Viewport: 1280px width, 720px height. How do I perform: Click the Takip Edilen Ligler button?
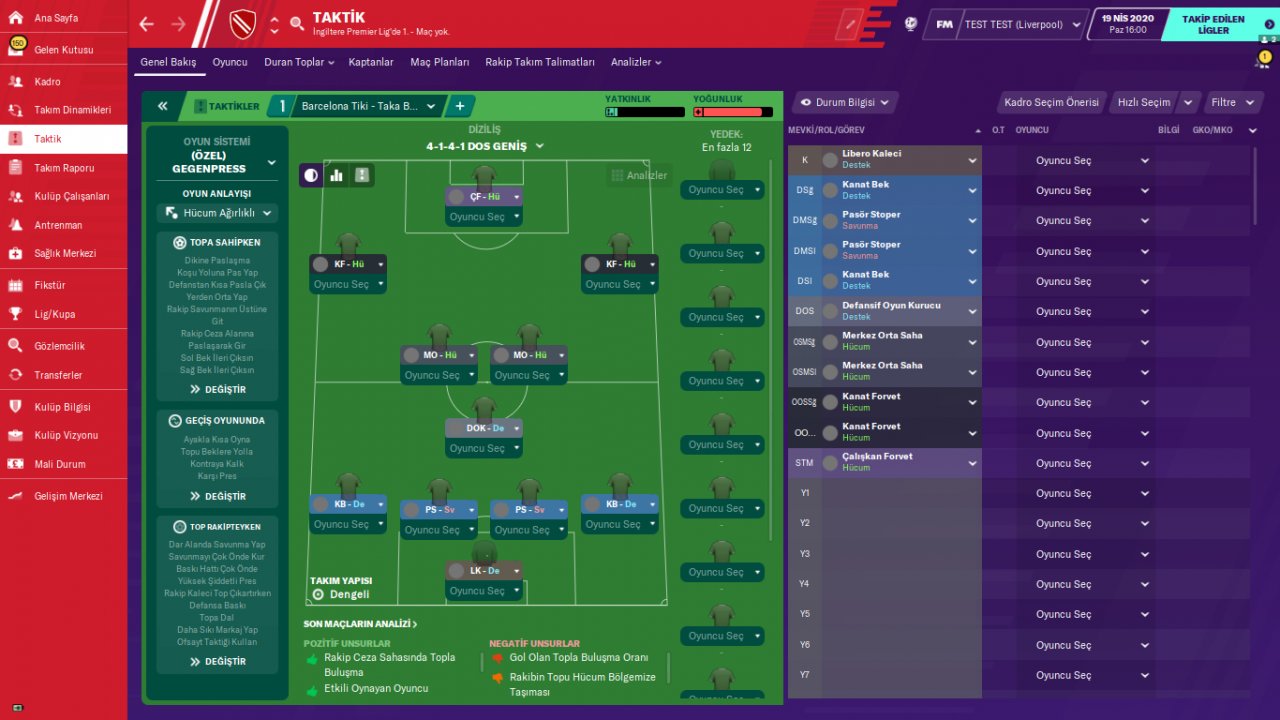[1213, 25]
